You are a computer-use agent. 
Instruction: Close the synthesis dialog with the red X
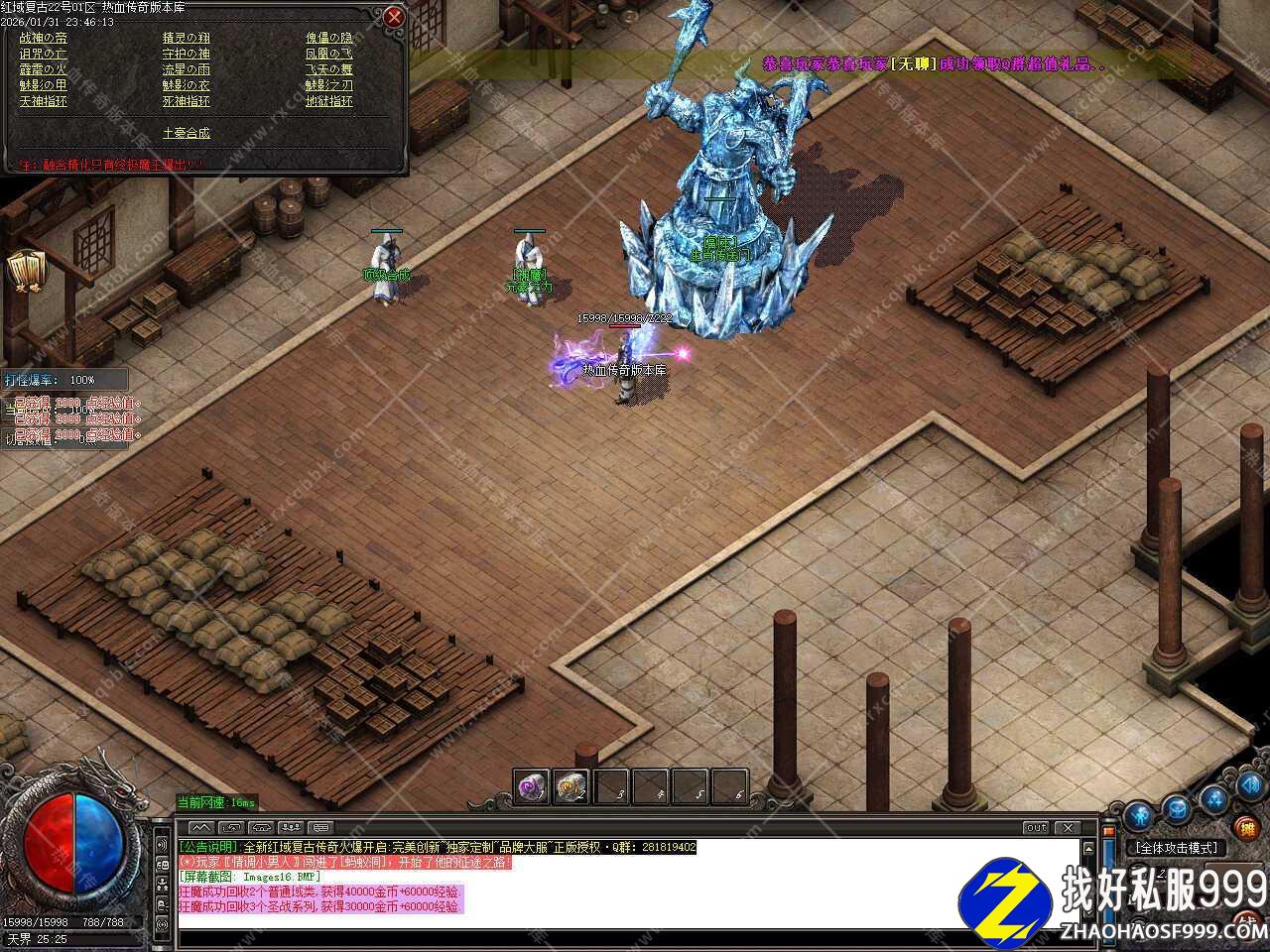coord(394,17)
